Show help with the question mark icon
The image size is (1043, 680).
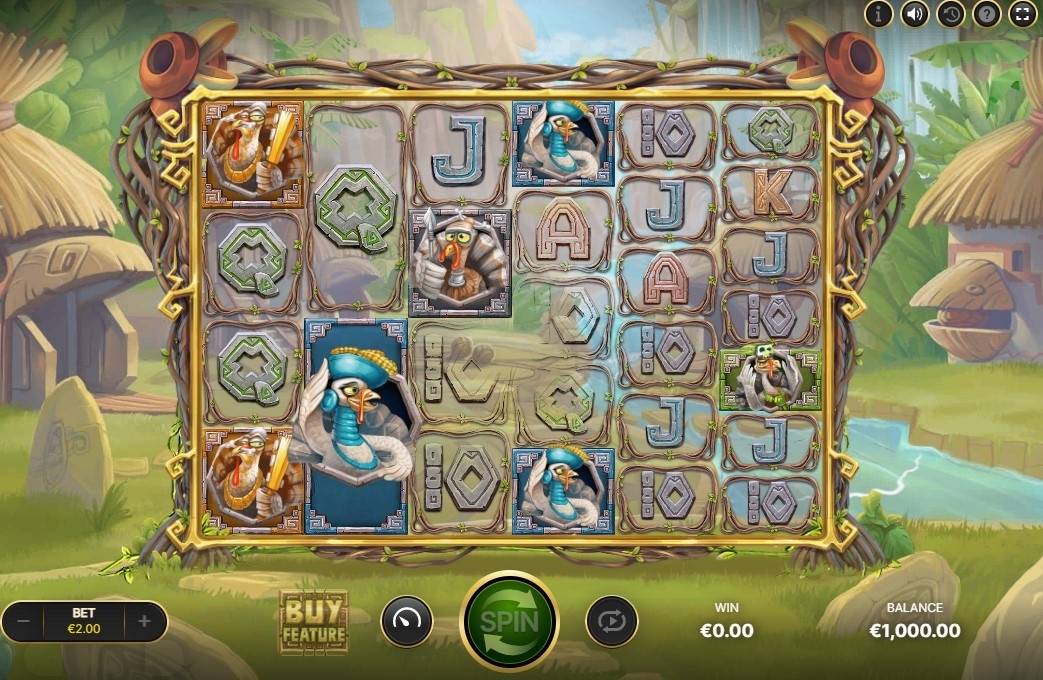pyautogui.click(x=986, y=13)
